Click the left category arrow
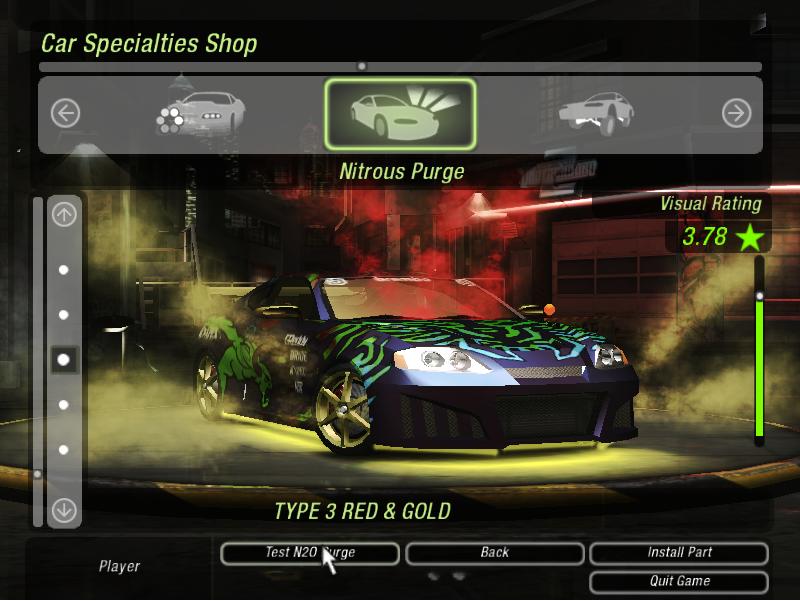This screenshot has width=800, height=601. coord(65,114)
